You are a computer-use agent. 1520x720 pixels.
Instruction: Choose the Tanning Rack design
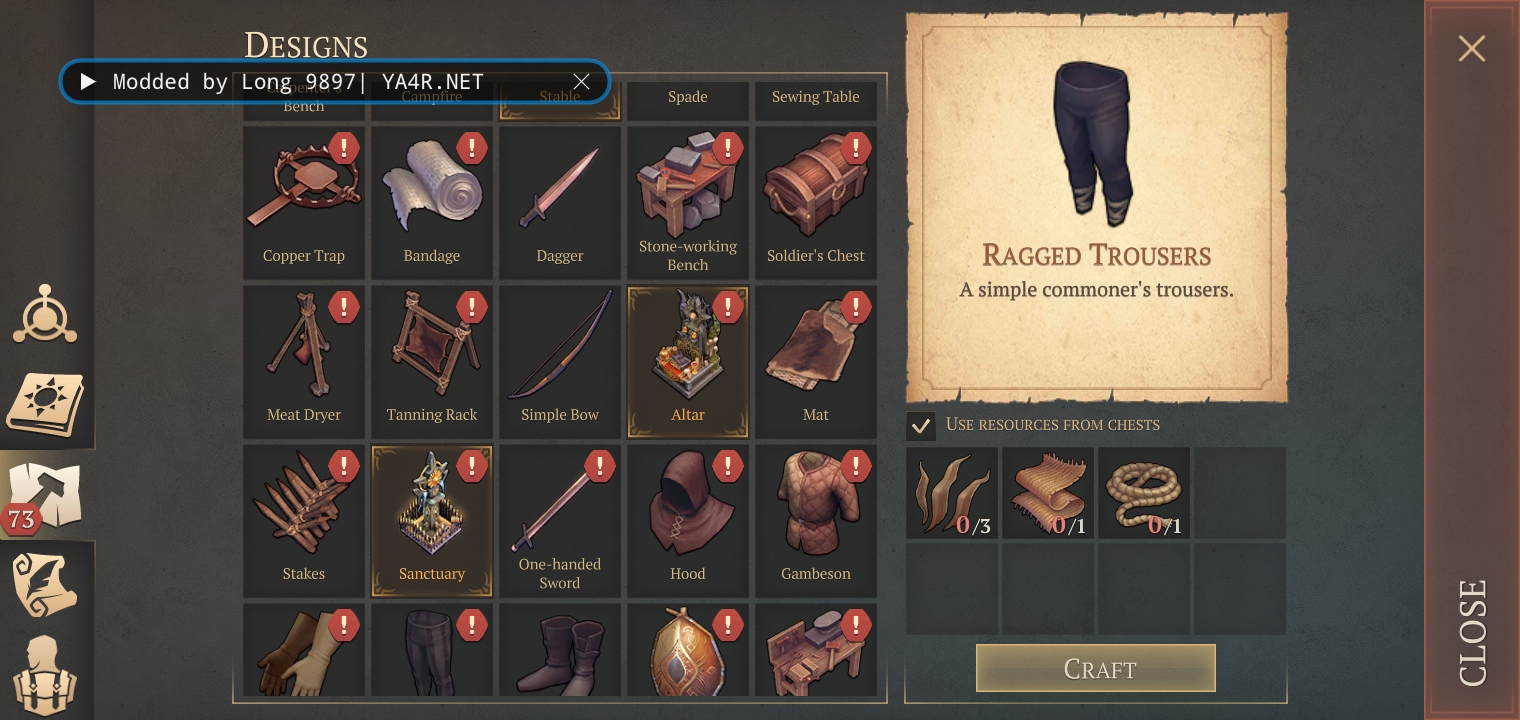(432, 362)
